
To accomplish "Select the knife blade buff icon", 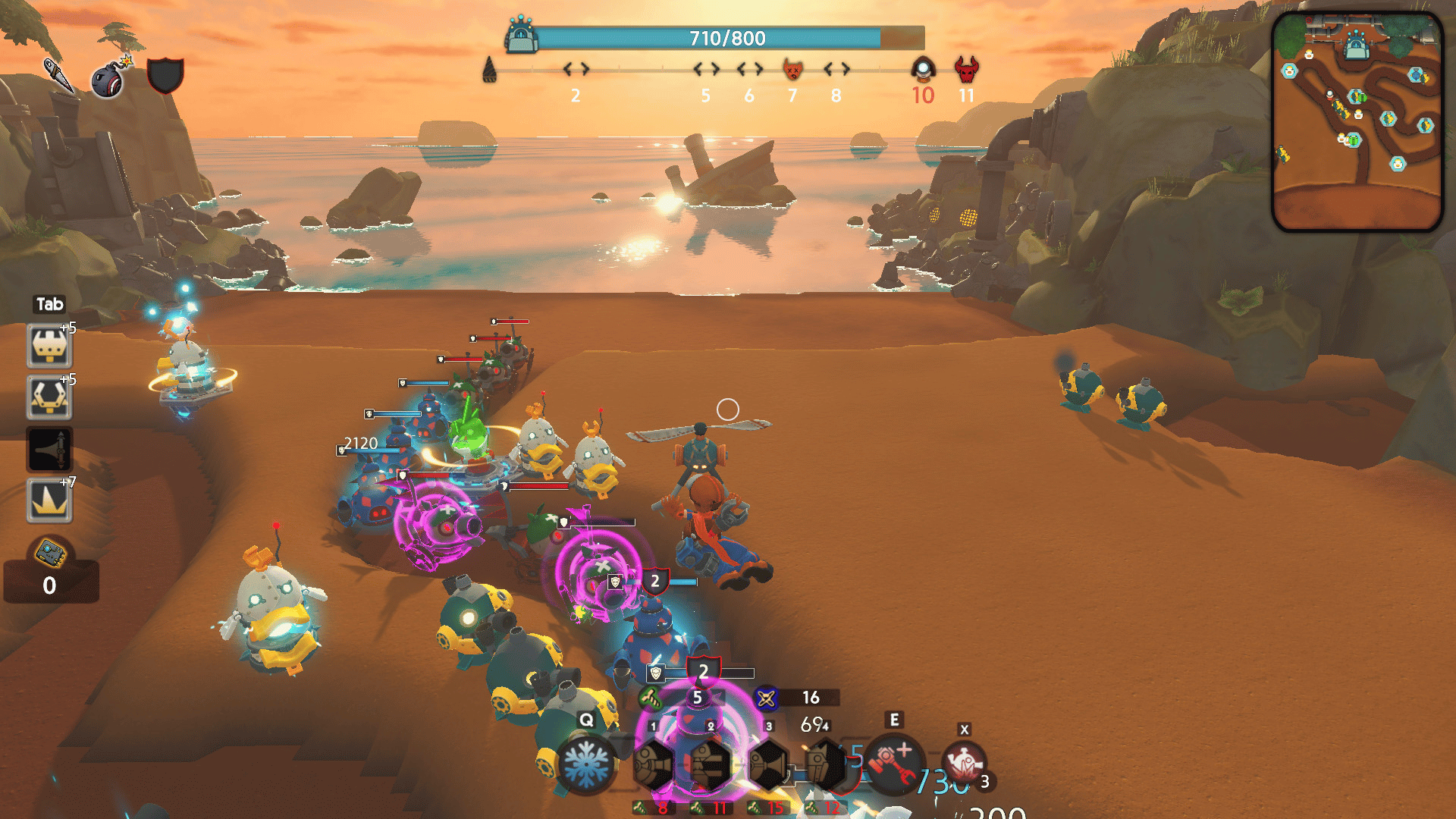I will [58, 74].
